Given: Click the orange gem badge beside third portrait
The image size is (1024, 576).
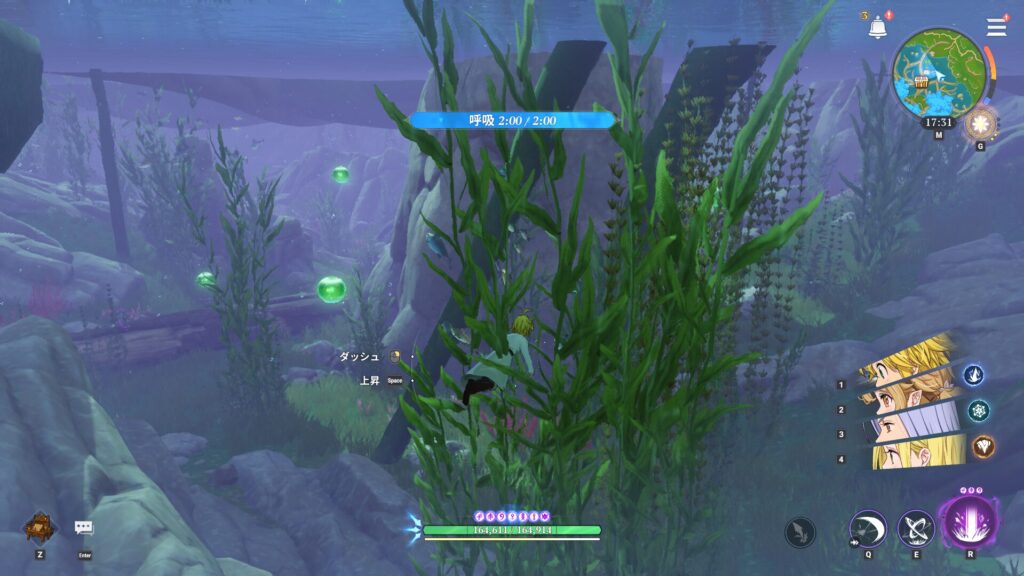Looking at the screenshot, I should coord(982,446).
